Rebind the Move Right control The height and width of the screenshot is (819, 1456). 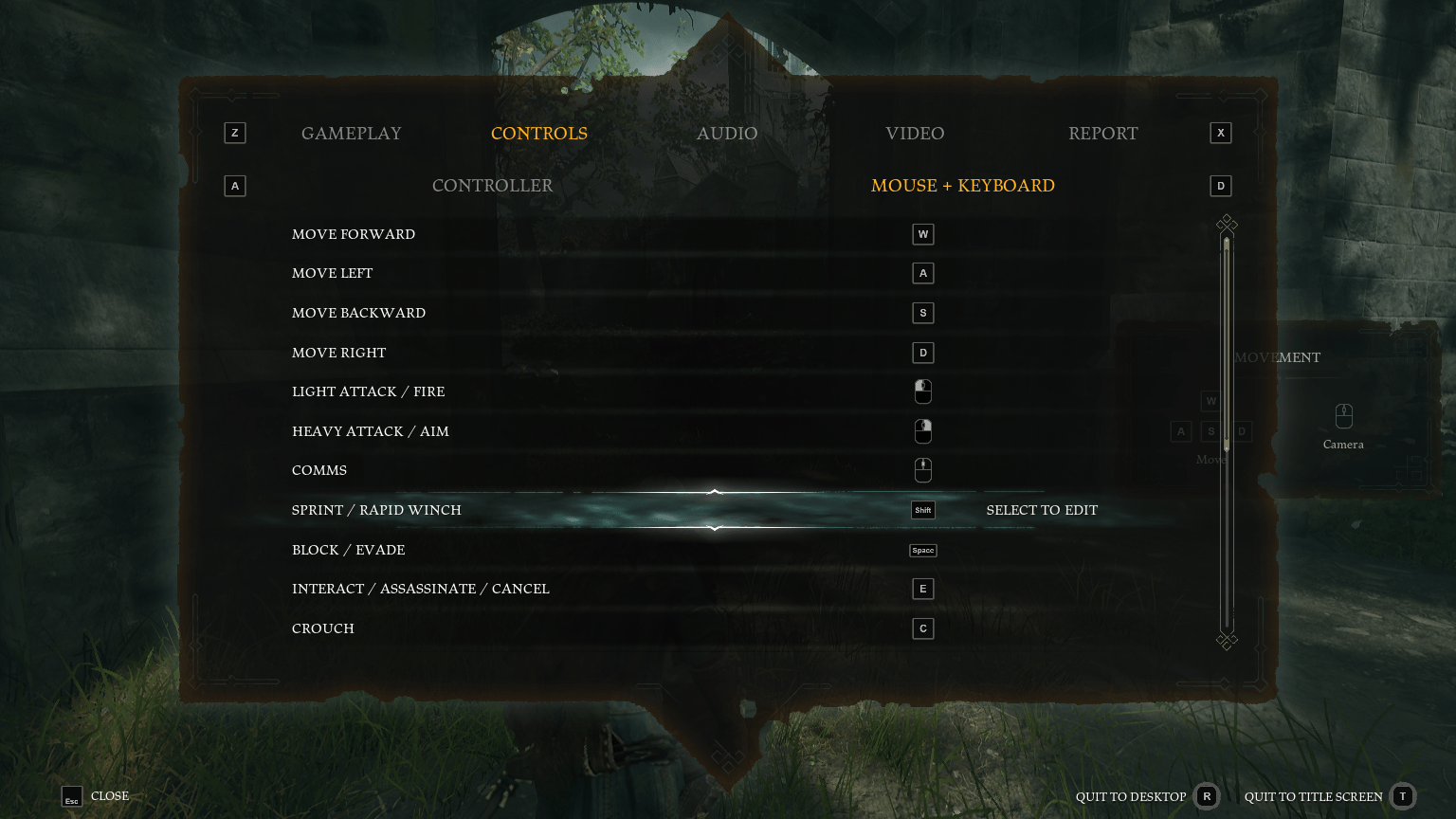tap(922, 353)
